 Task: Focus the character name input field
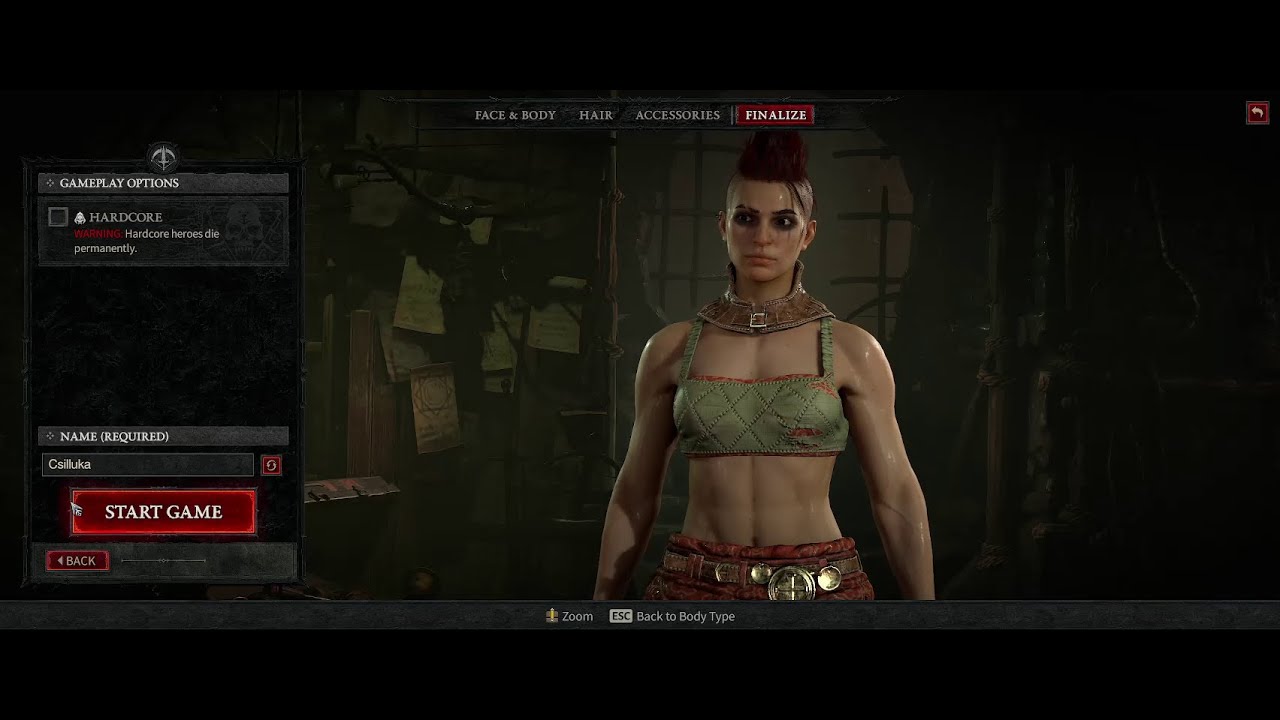(148, 464)
